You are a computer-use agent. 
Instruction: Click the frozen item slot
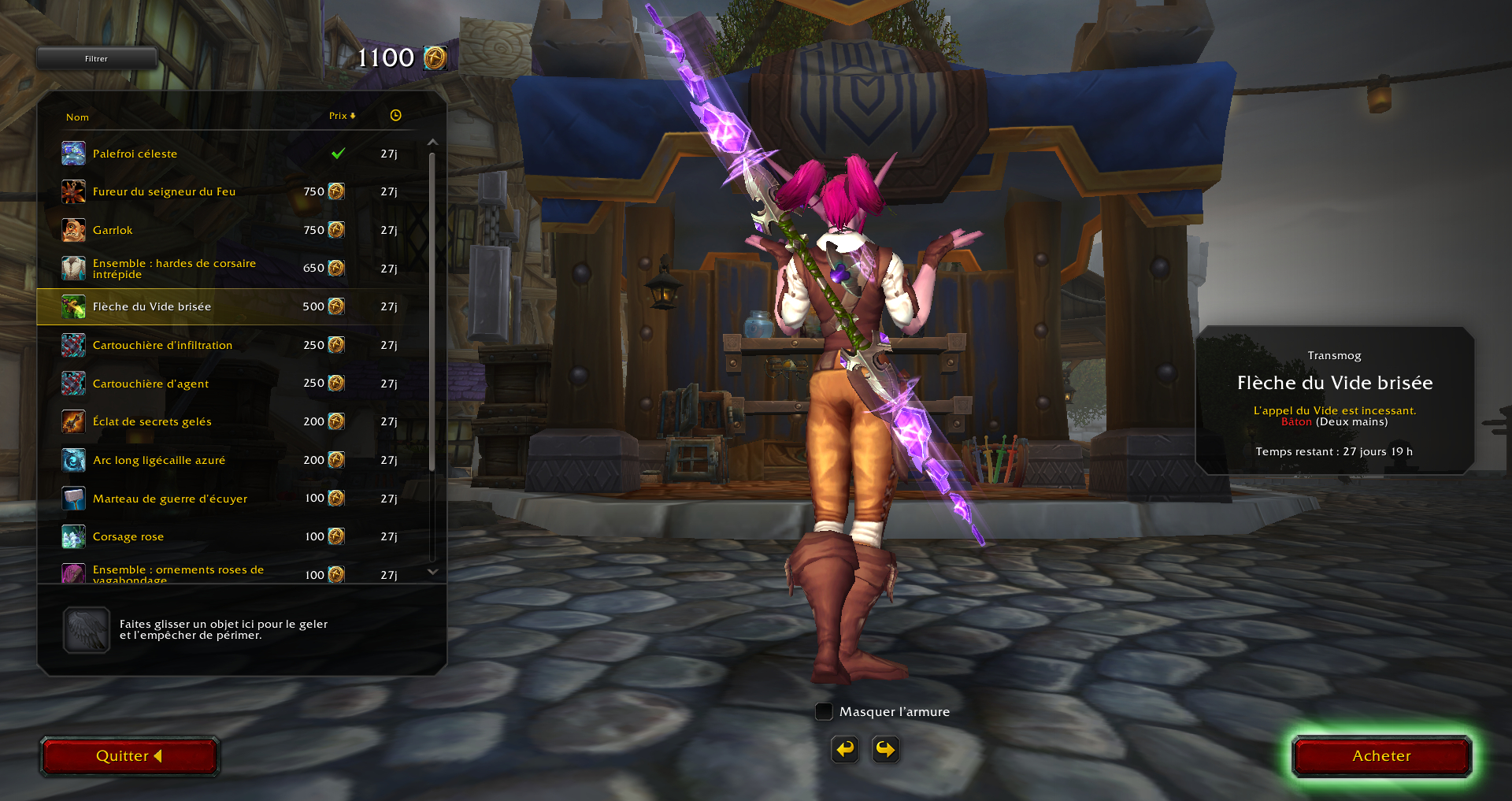pyautogui.click(x=87, y=629)
